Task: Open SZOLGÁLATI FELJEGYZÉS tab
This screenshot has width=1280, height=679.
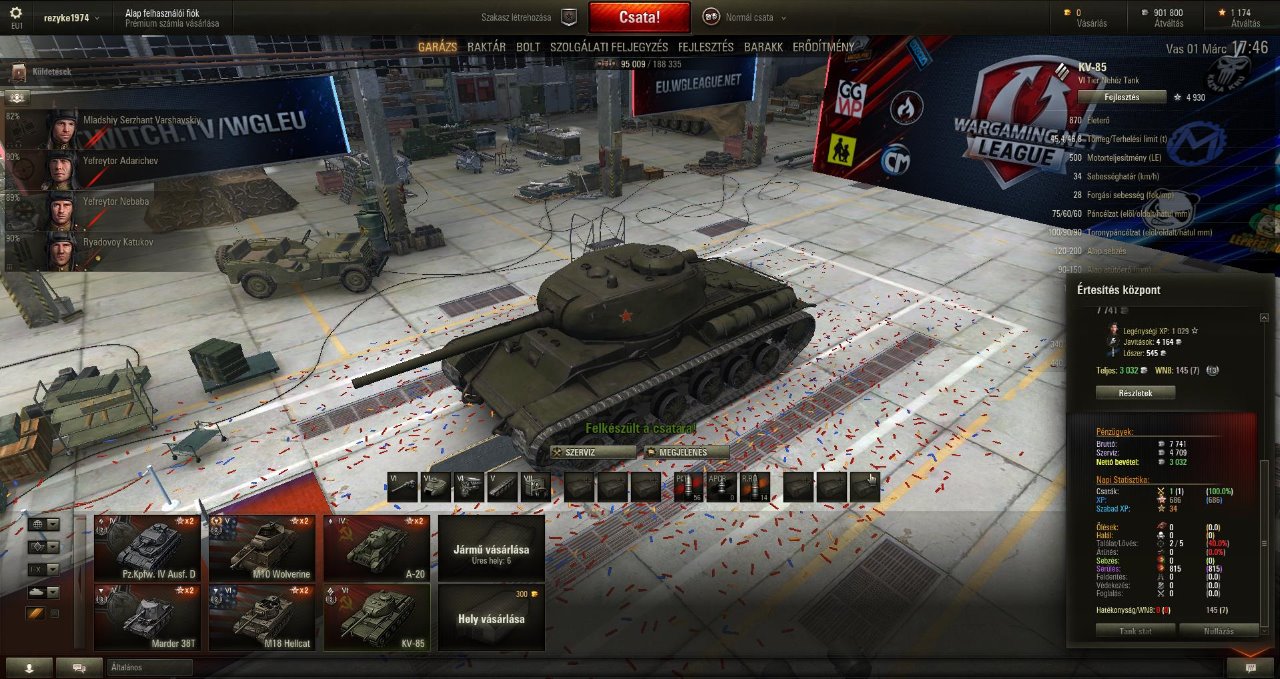Action: click(x=609, y=47)
